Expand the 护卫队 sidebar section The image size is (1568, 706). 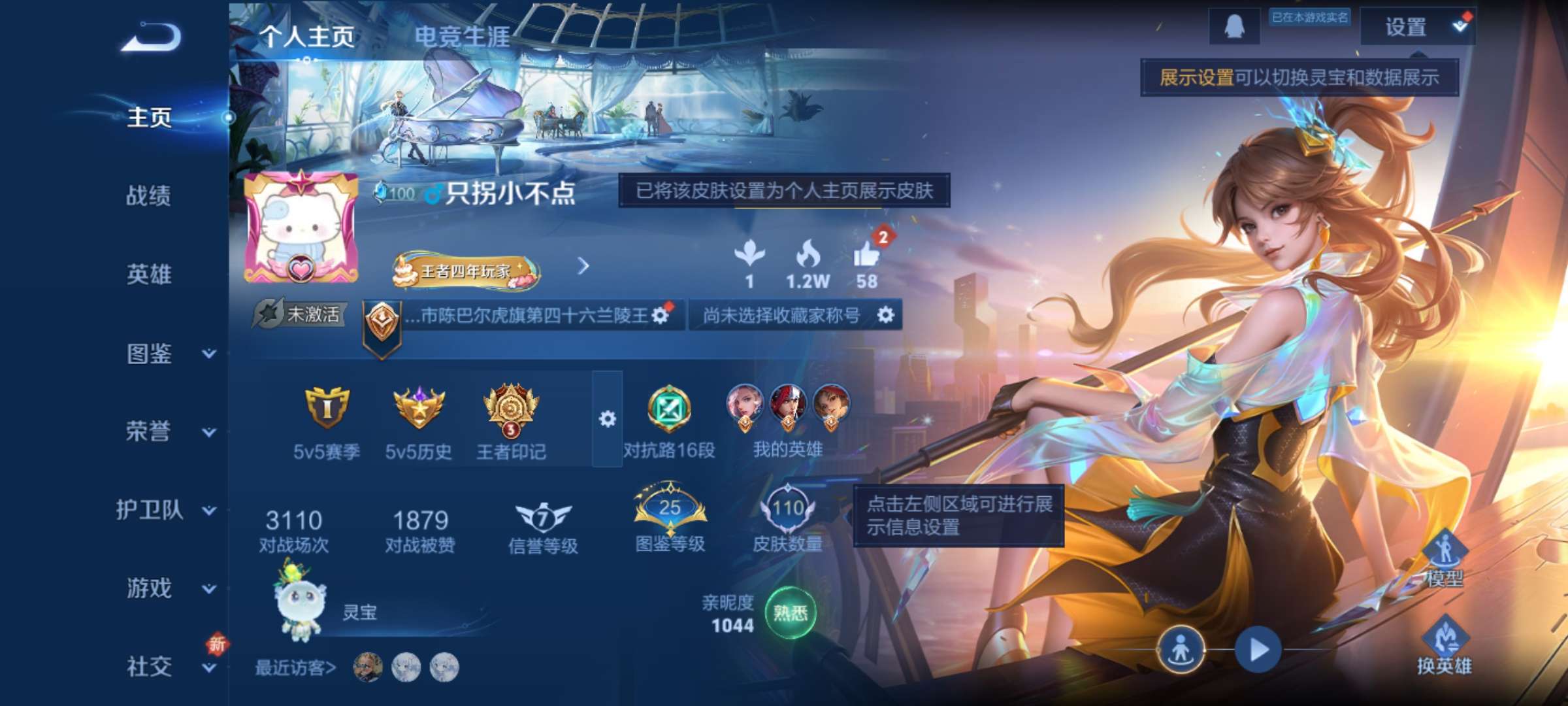[152, 511]
